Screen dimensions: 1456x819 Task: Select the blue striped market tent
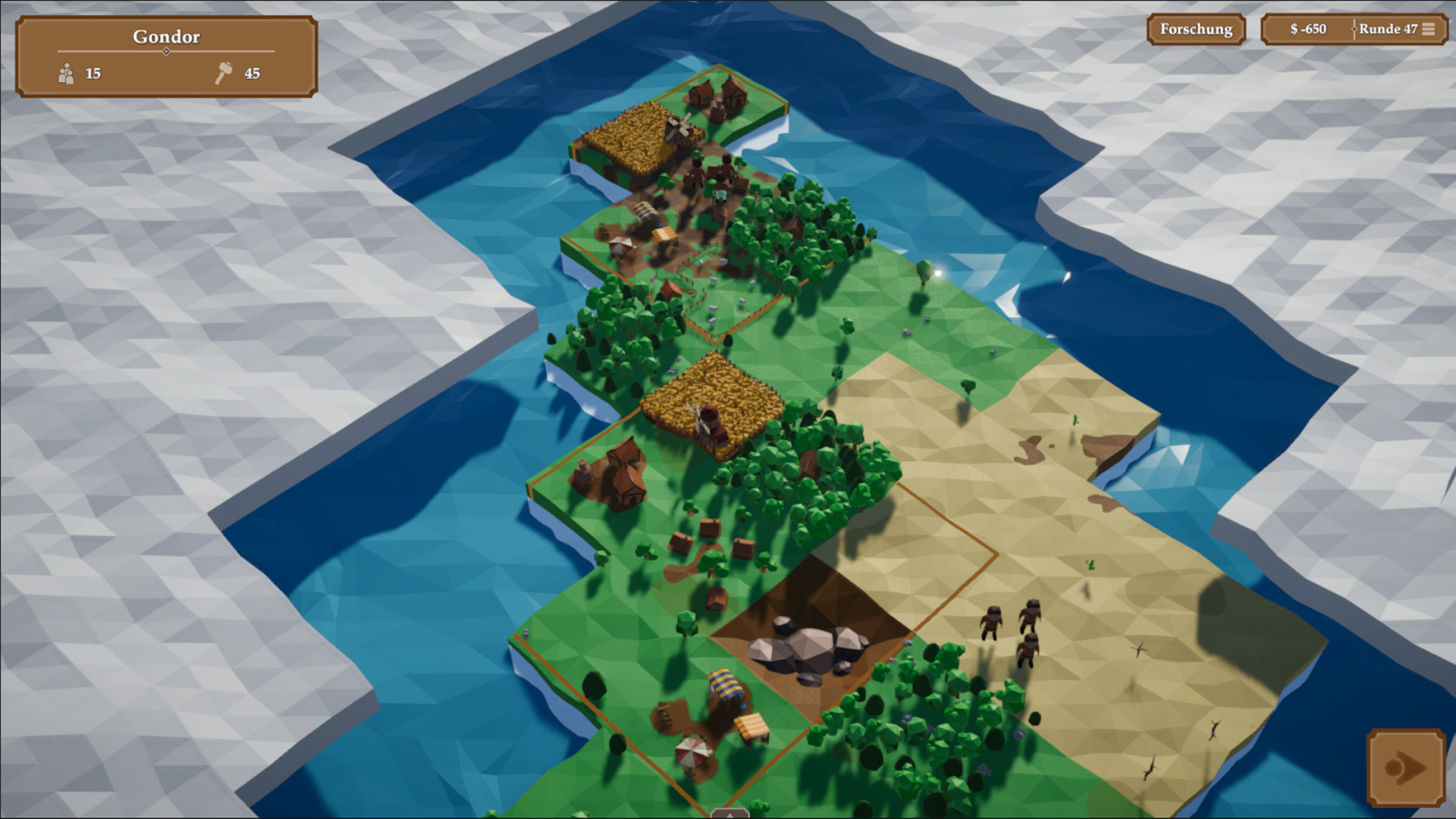(645, 212)
